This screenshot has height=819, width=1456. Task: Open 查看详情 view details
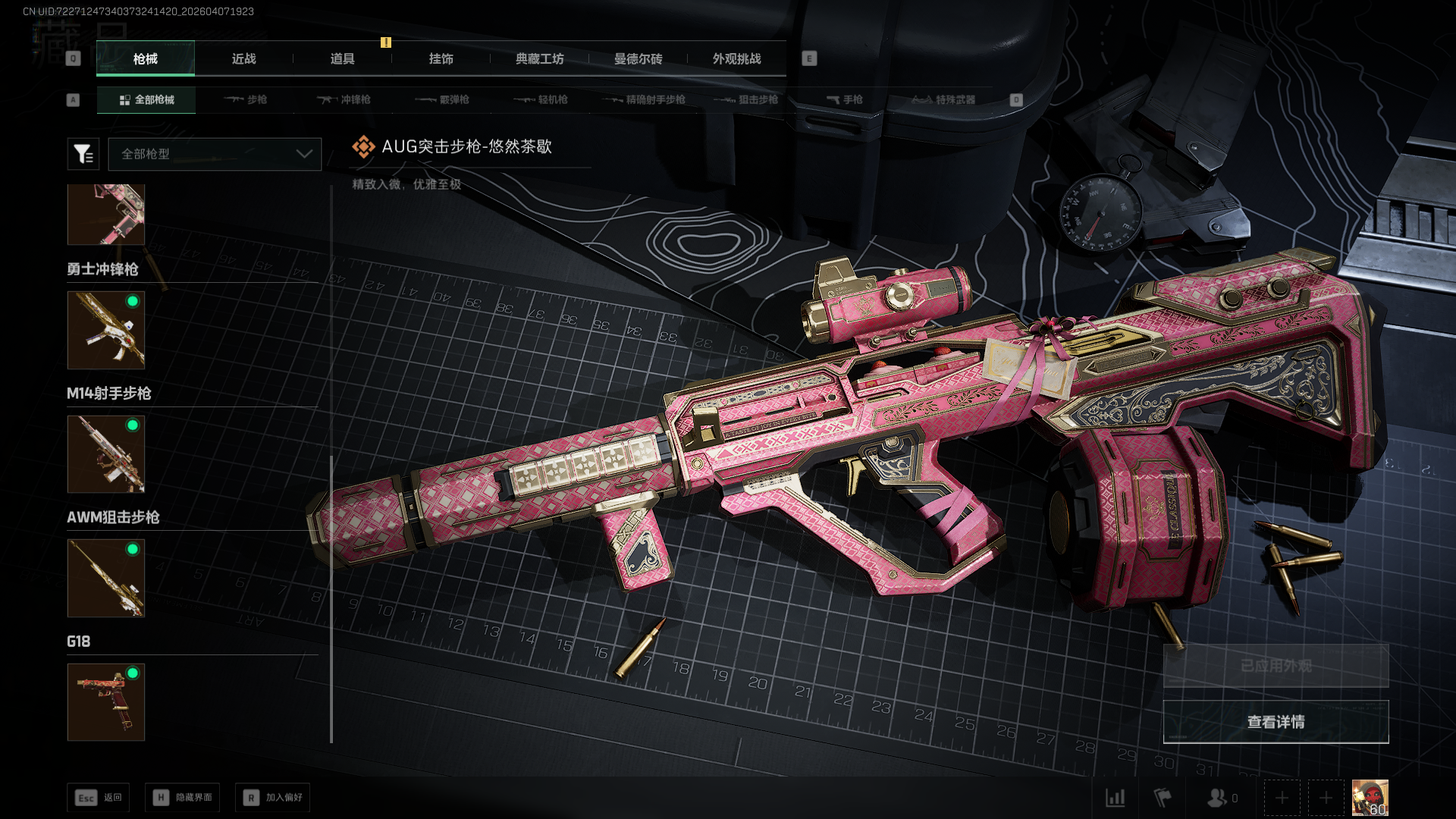[x=1276, y=722]
